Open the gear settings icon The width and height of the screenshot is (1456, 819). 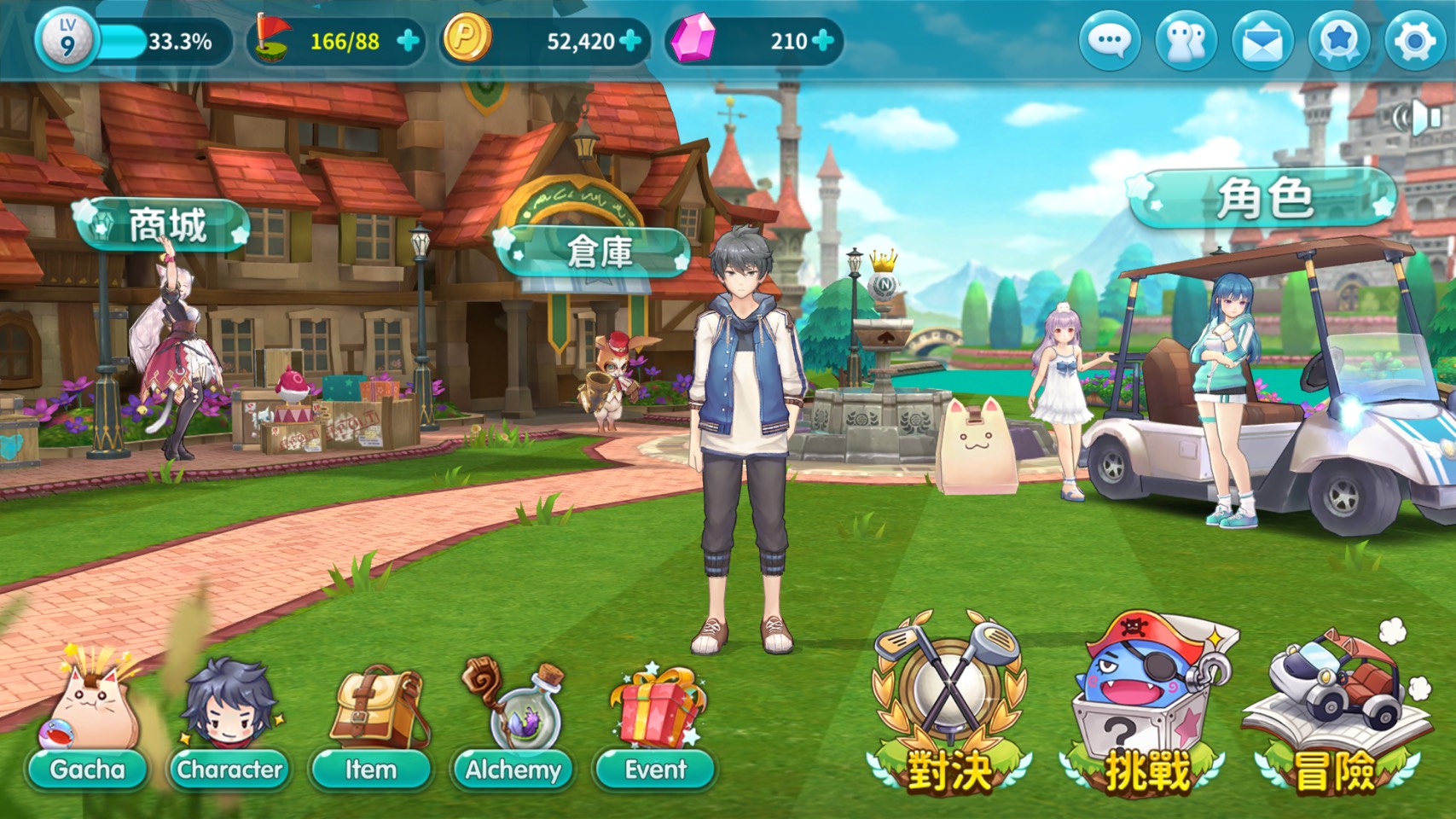(x=1414, y=41)
